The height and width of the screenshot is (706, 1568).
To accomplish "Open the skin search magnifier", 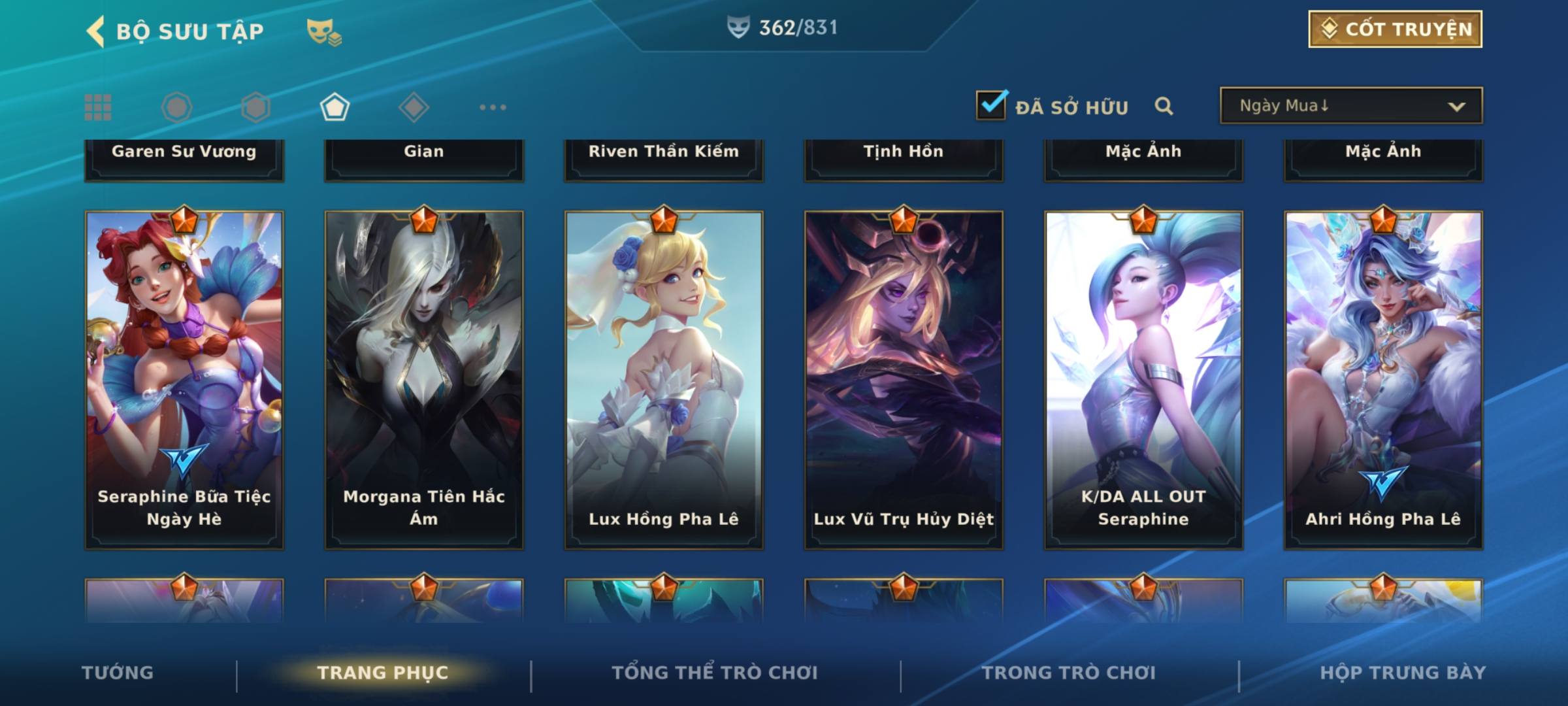I will (x=1164, y=106).
